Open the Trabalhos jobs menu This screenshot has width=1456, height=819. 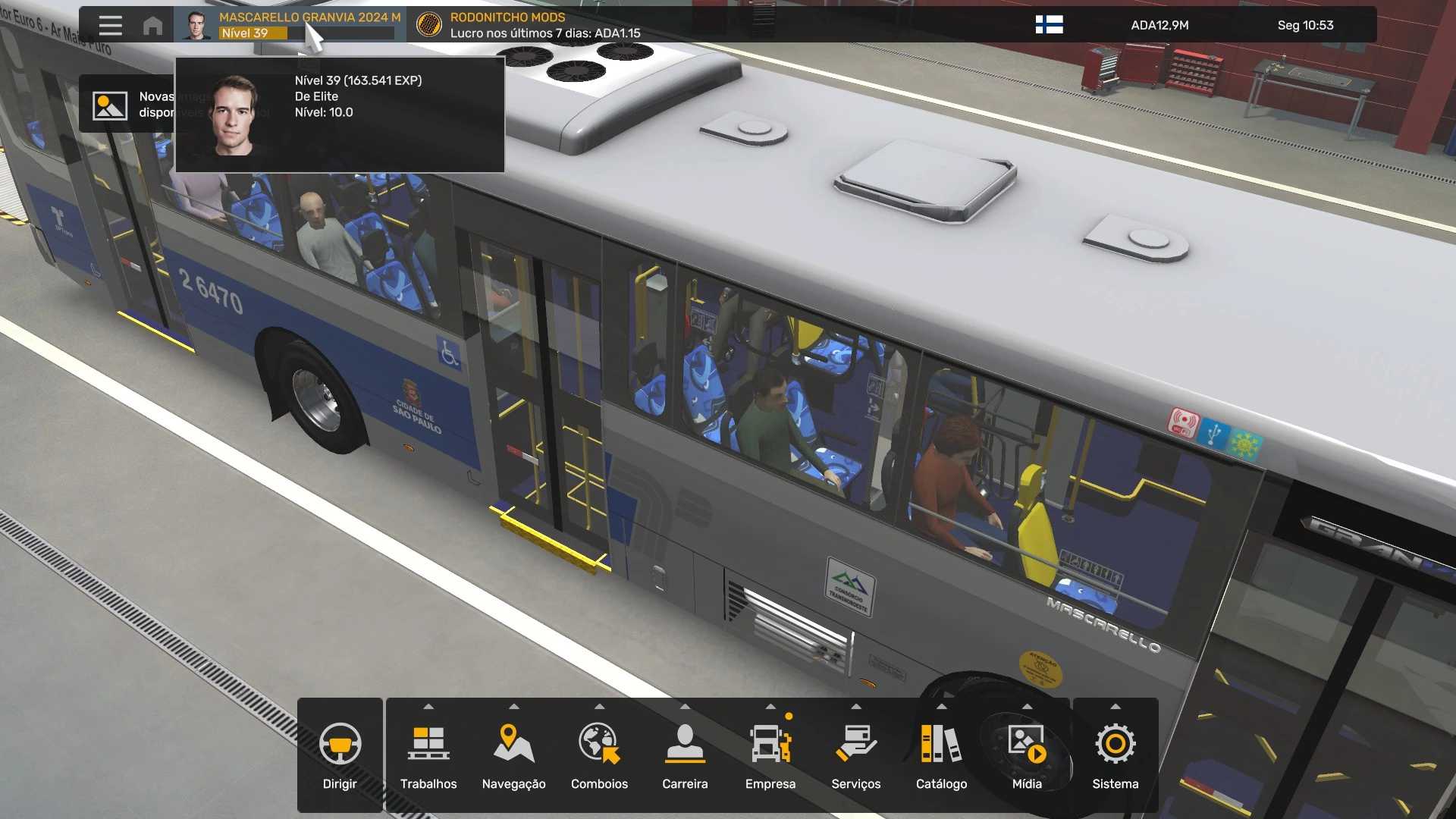point(428,755)
